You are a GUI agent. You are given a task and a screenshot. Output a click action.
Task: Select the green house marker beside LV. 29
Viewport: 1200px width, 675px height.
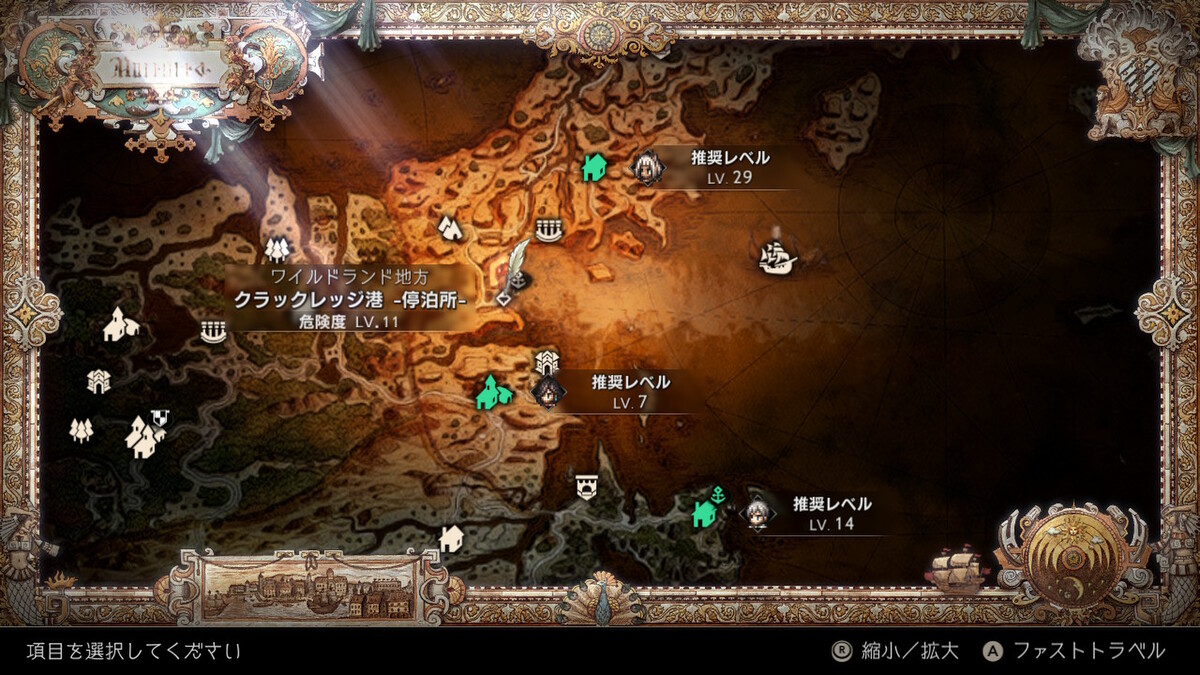(x=594, y=167)
